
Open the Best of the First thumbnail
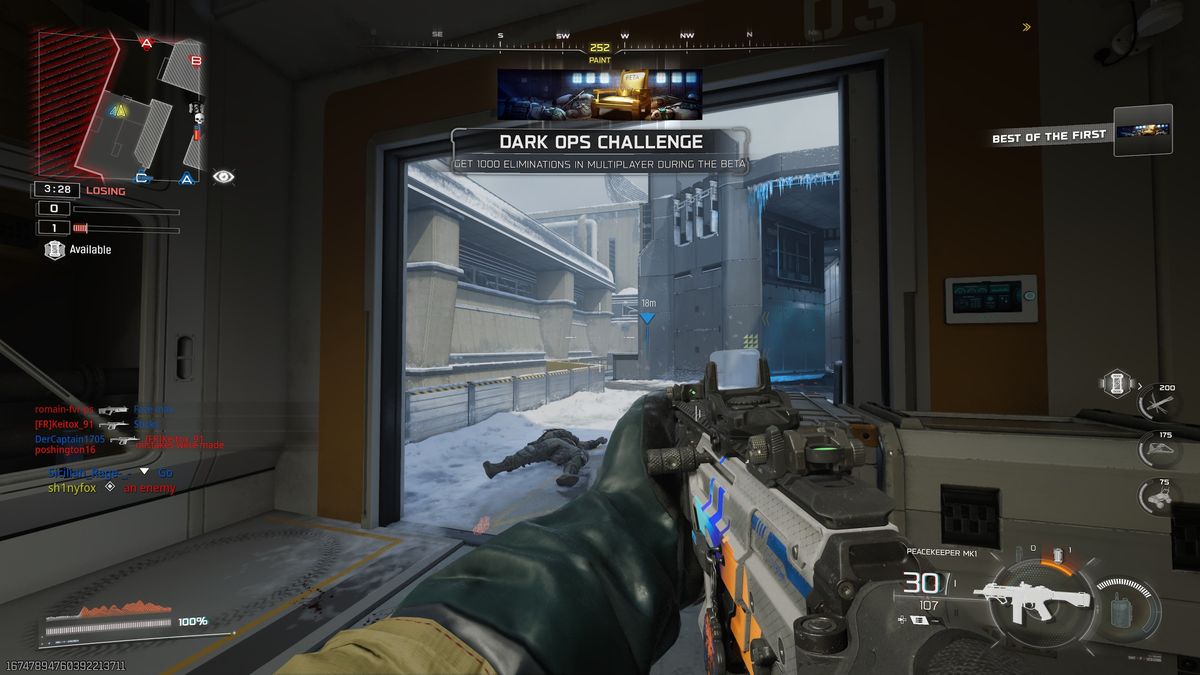tap(1143, 130)
